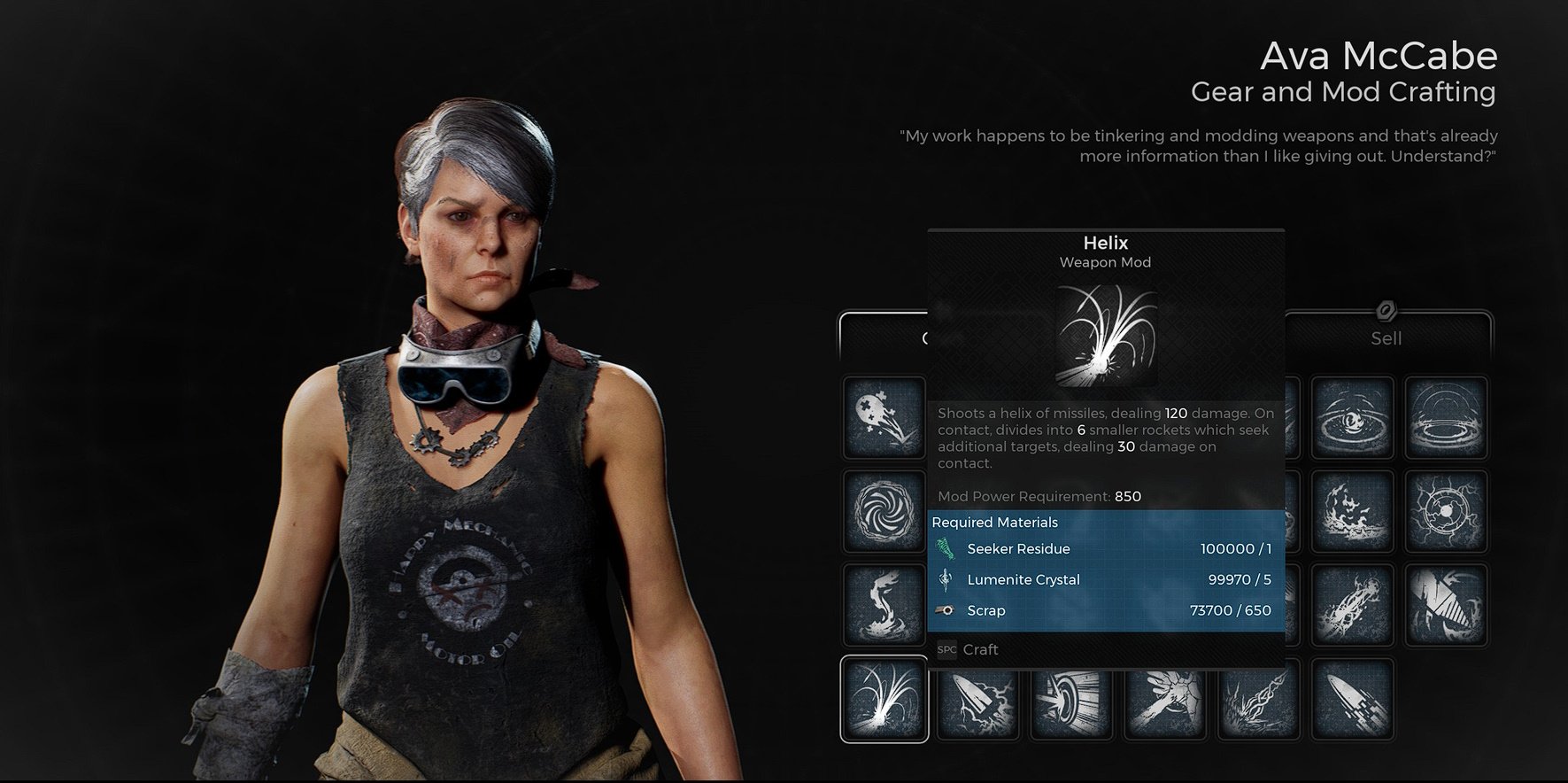Select the missile barrage mod in bottom row
This screenshot has width=1568, height=783.
pyautogui.click(x=1352, y=698)
